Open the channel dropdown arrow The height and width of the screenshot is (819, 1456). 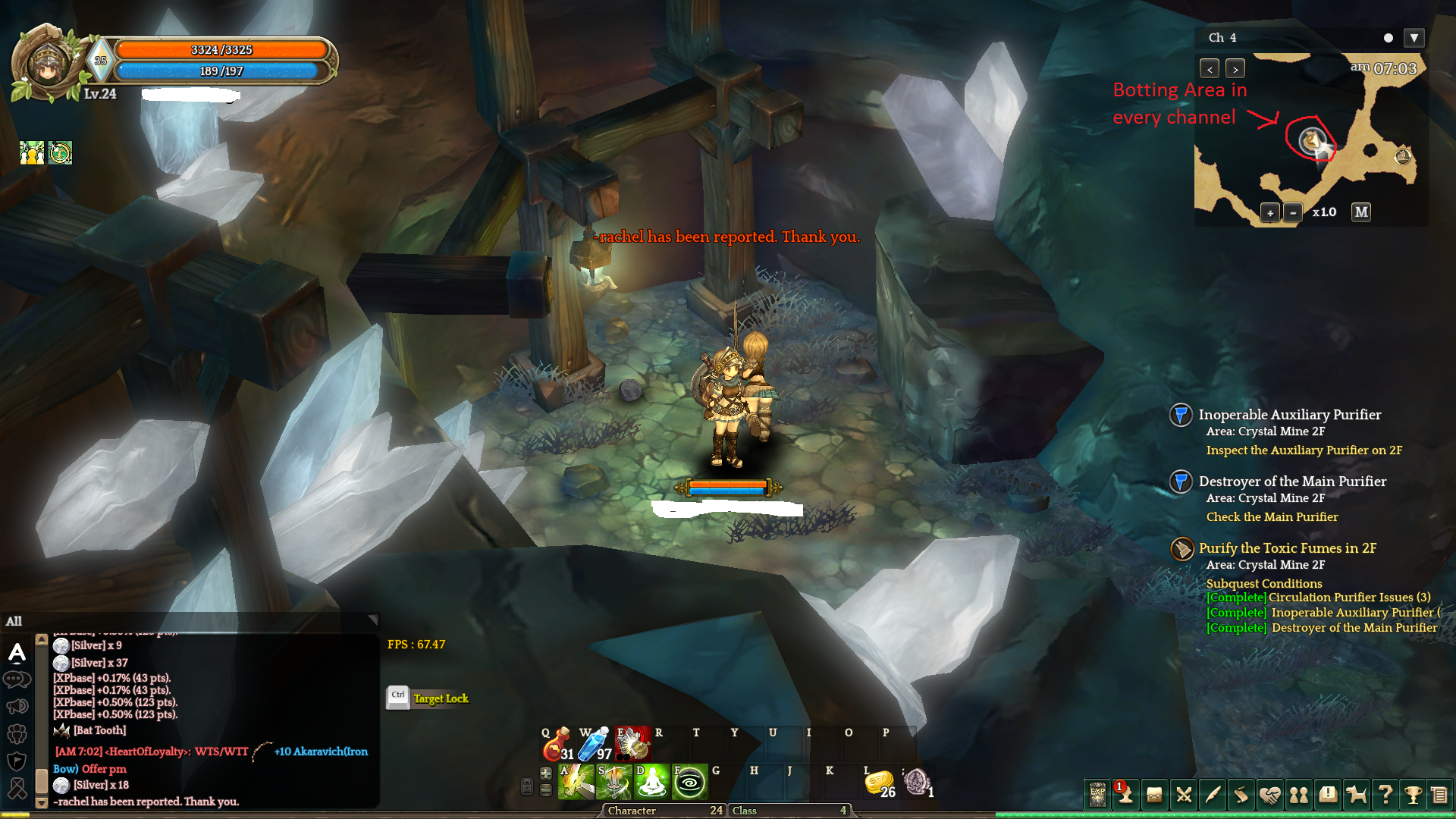click(x=1414, y=38)
